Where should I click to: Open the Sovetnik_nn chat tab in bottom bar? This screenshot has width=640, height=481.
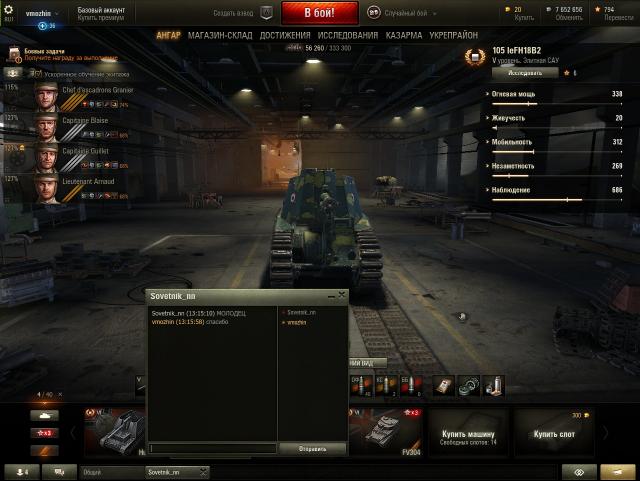pos(166,471)
